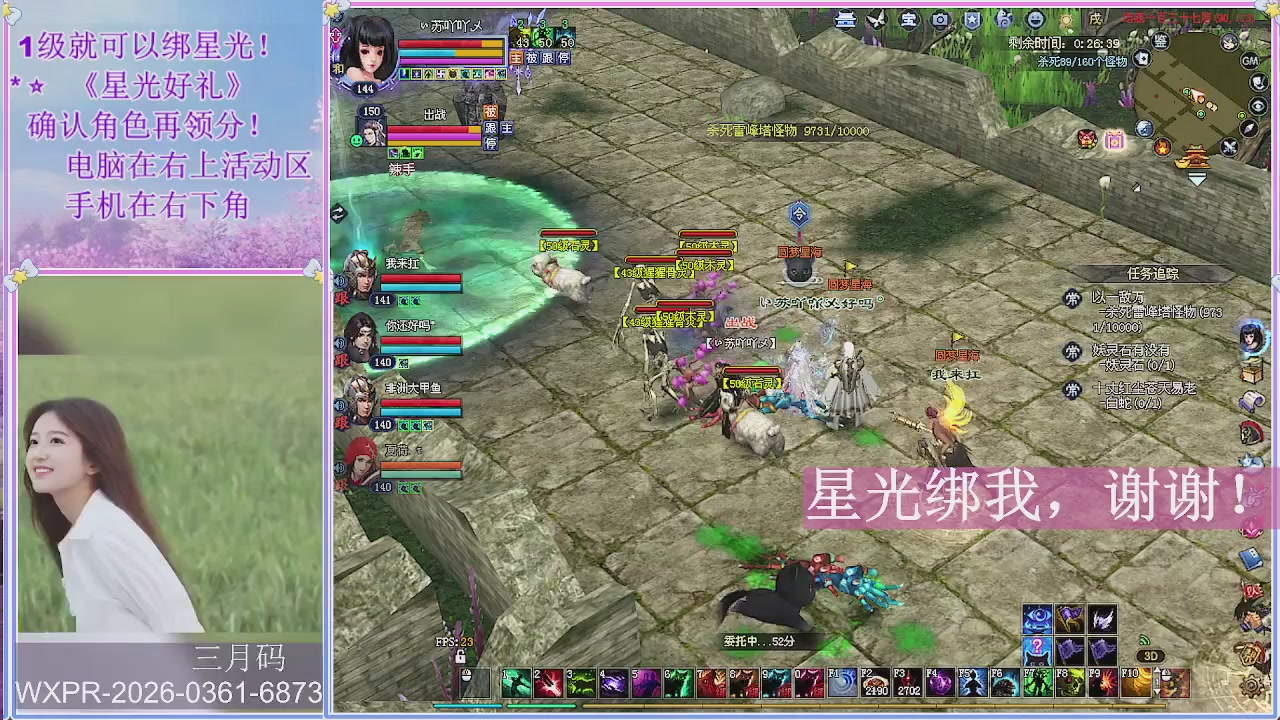Click the green experience bar below the hotbar
This screenshot has height=720, width=1280.
(x=540, y=706)
